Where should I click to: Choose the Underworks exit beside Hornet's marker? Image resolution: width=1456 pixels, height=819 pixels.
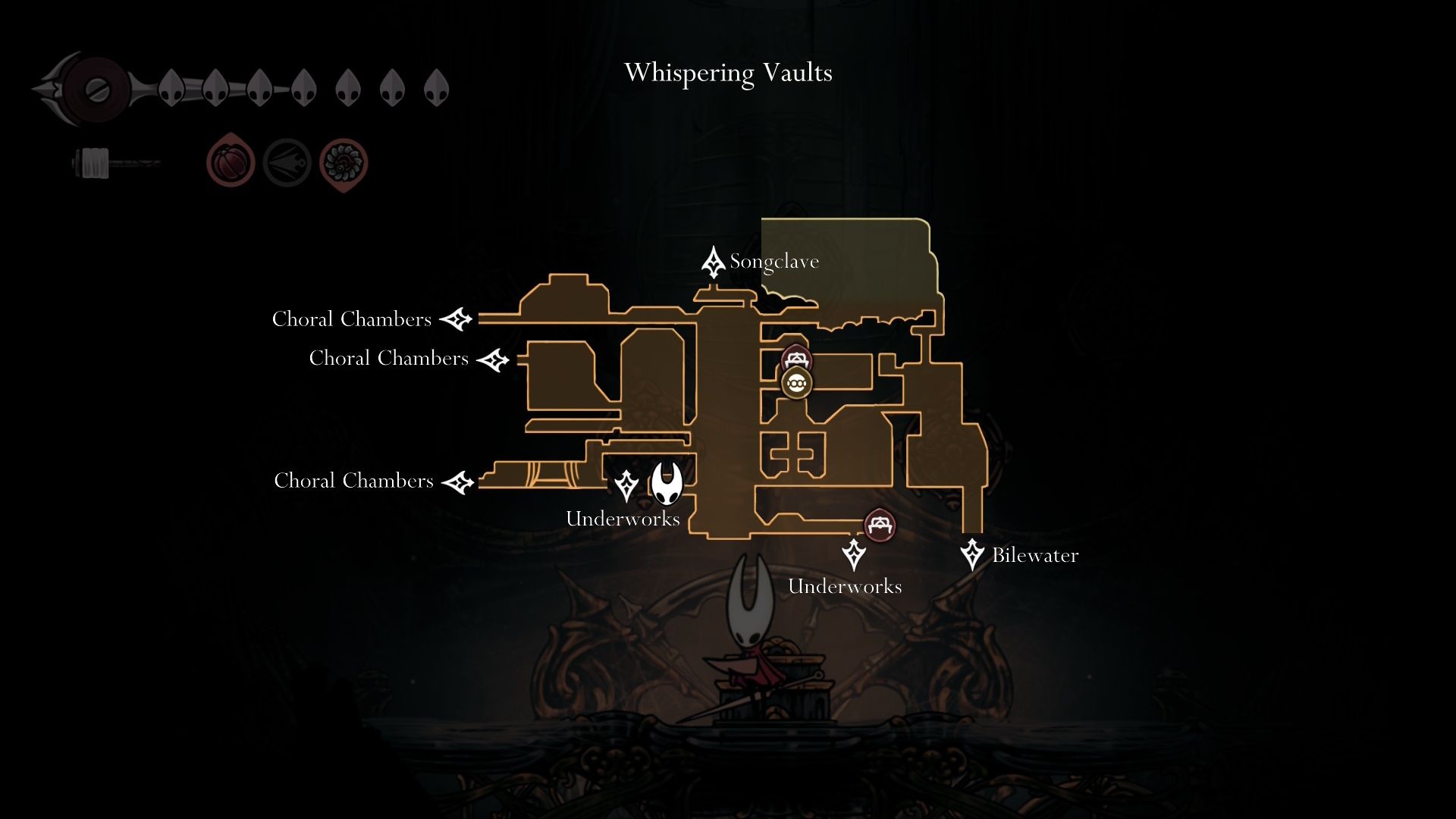(x=626, y=485)
